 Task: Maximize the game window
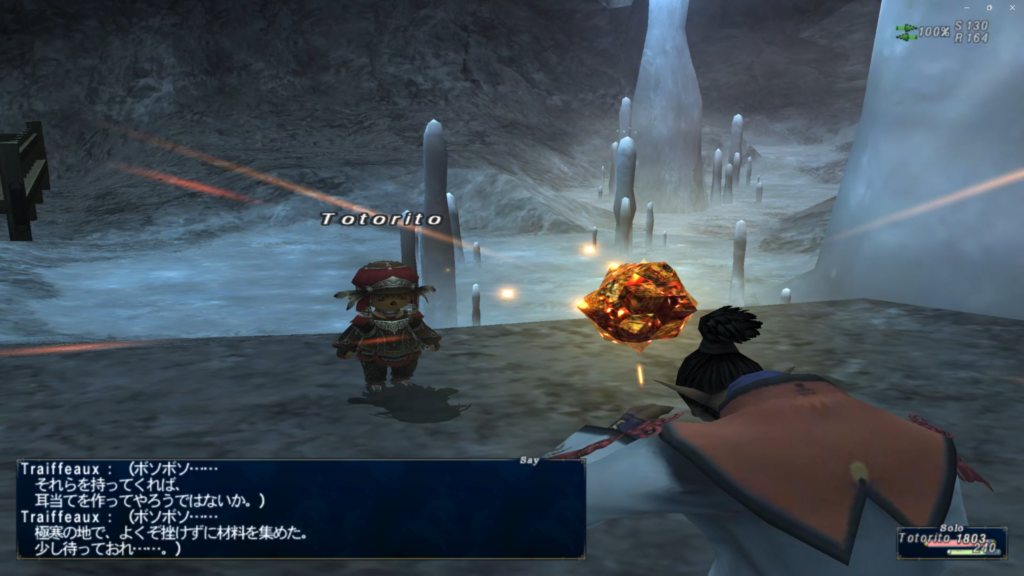[x=988, y=6]
